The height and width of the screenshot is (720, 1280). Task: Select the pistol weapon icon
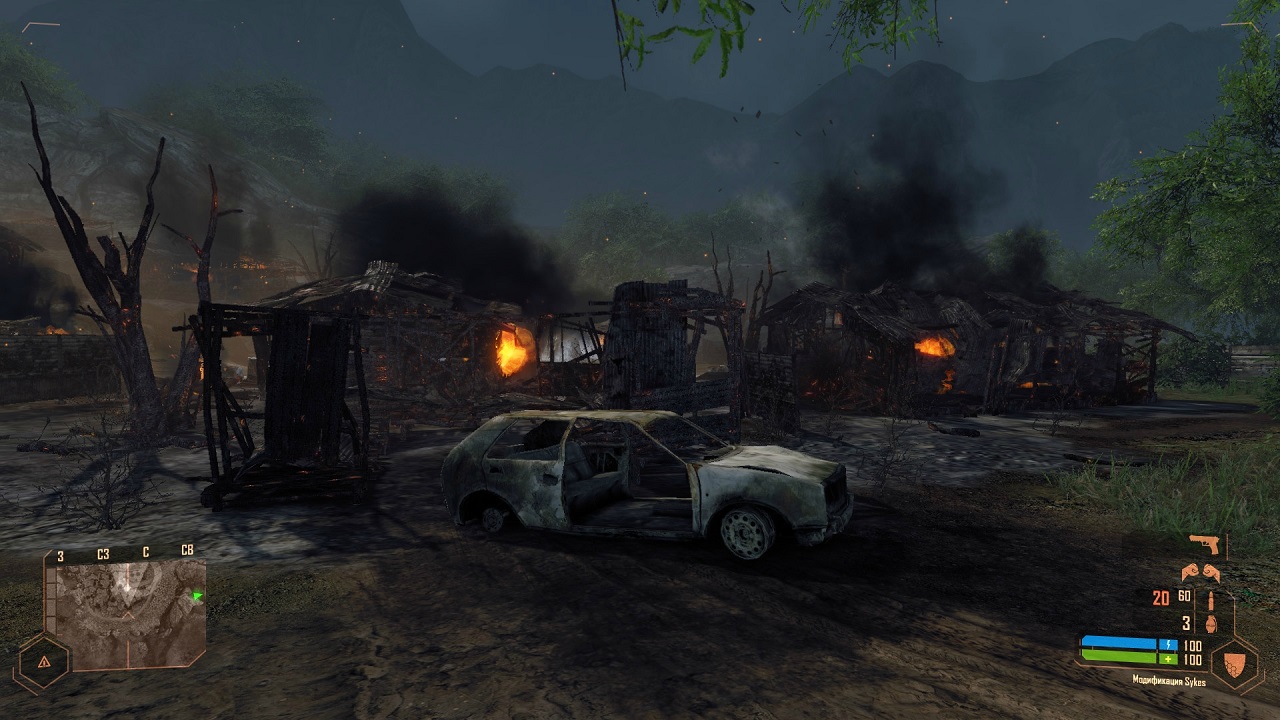[1204, 544]
